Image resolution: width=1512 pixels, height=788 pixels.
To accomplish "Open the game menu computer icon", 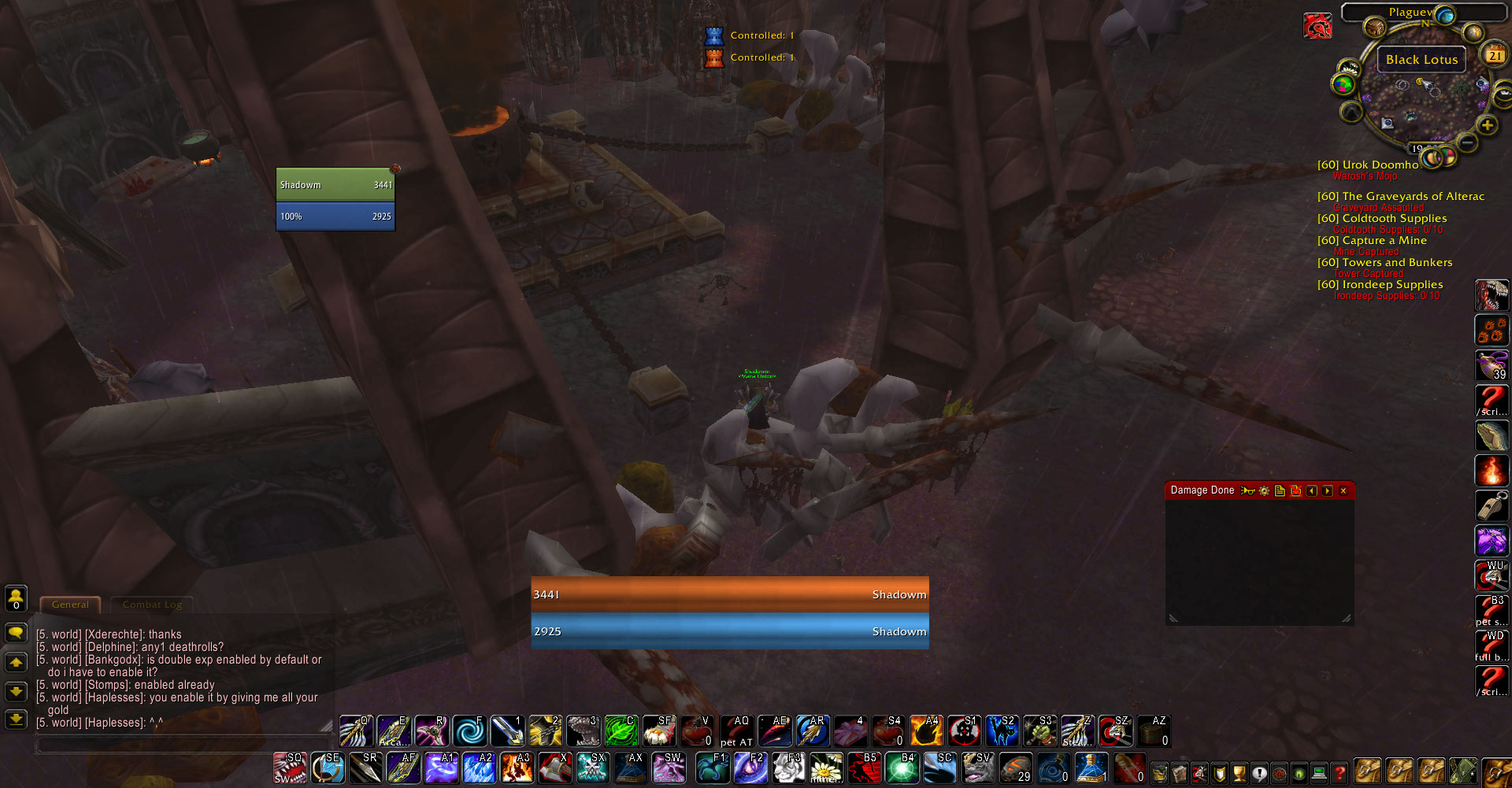I will pos(1321,774).
